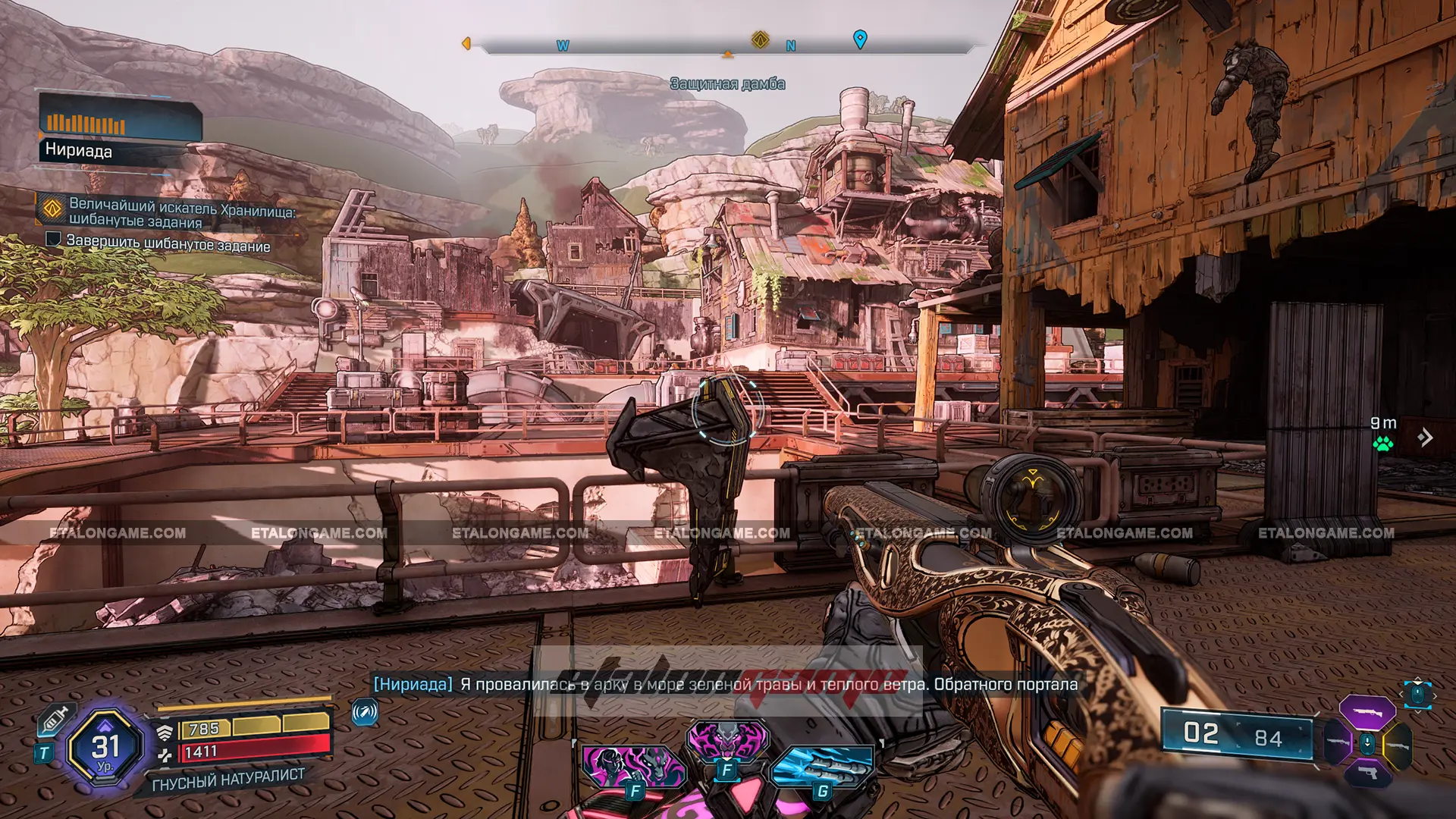
Task: Switch to the pistol weapon slot
Action: [x=1367, y=773]
